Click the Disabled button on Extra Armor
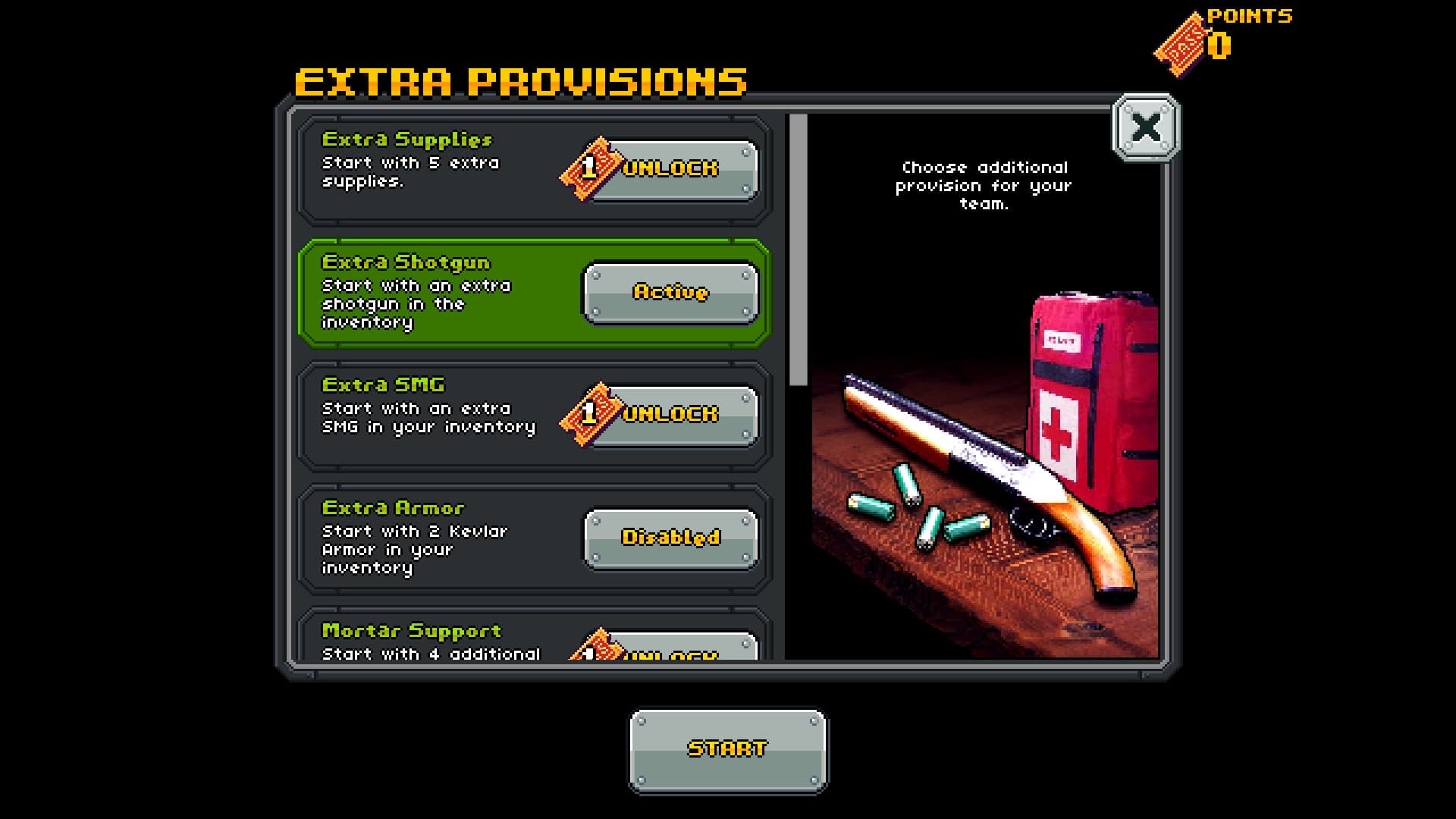 670,539
